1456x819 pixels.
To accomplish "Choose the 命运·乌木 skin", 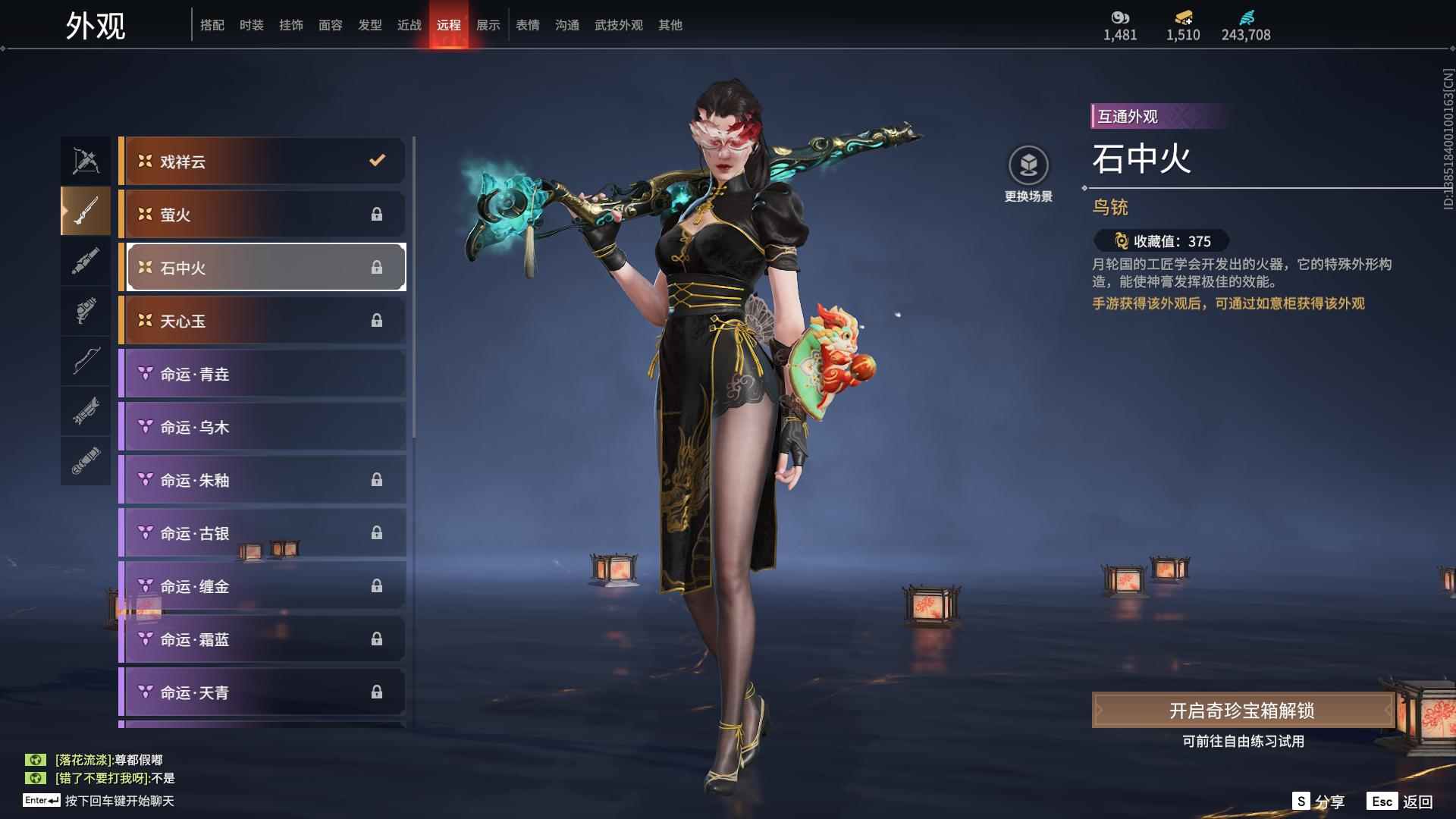I will pos(263,426).
